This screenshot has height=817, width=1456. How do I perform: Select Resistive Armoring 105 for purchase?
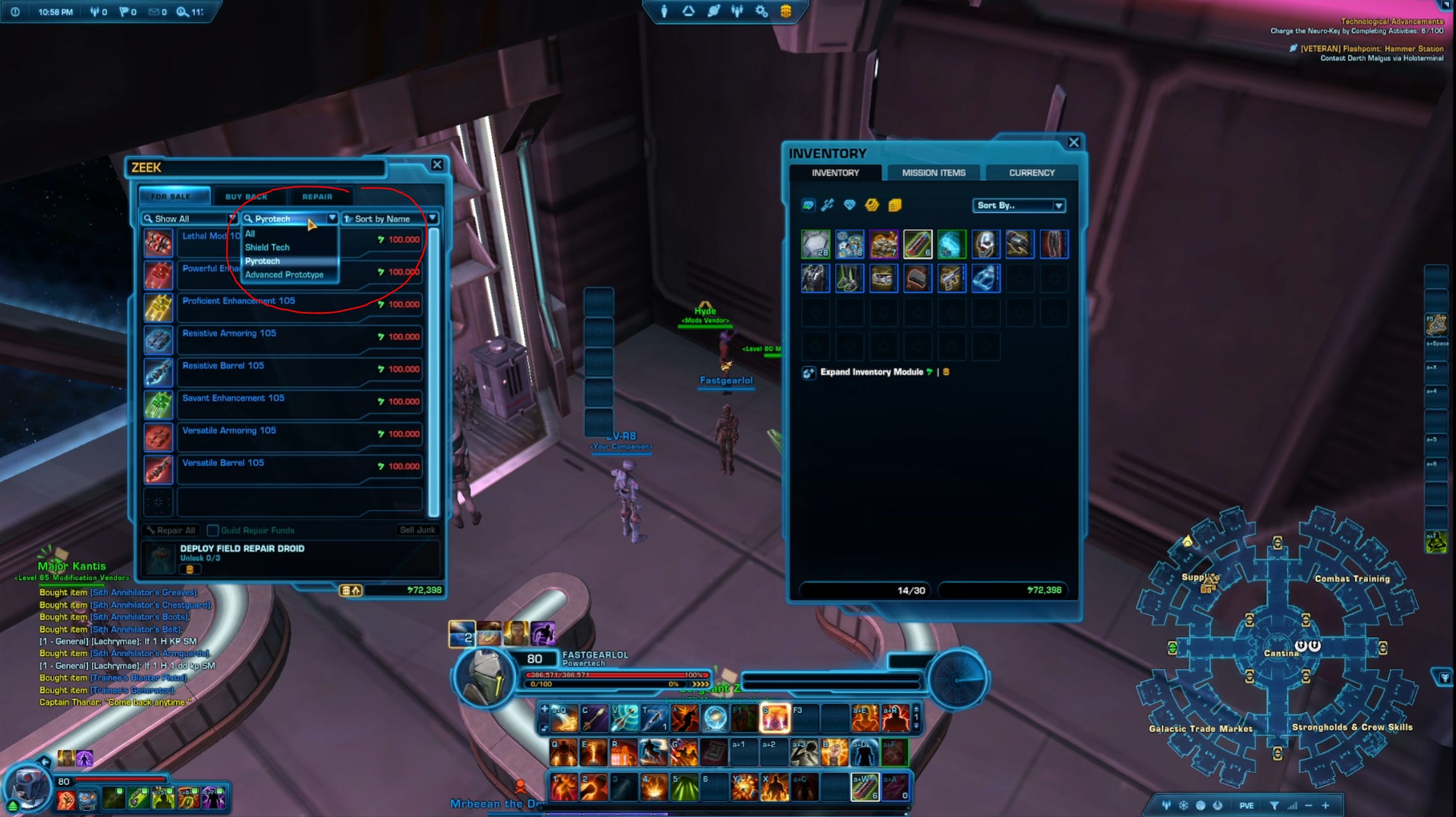[x=230, y=333]
